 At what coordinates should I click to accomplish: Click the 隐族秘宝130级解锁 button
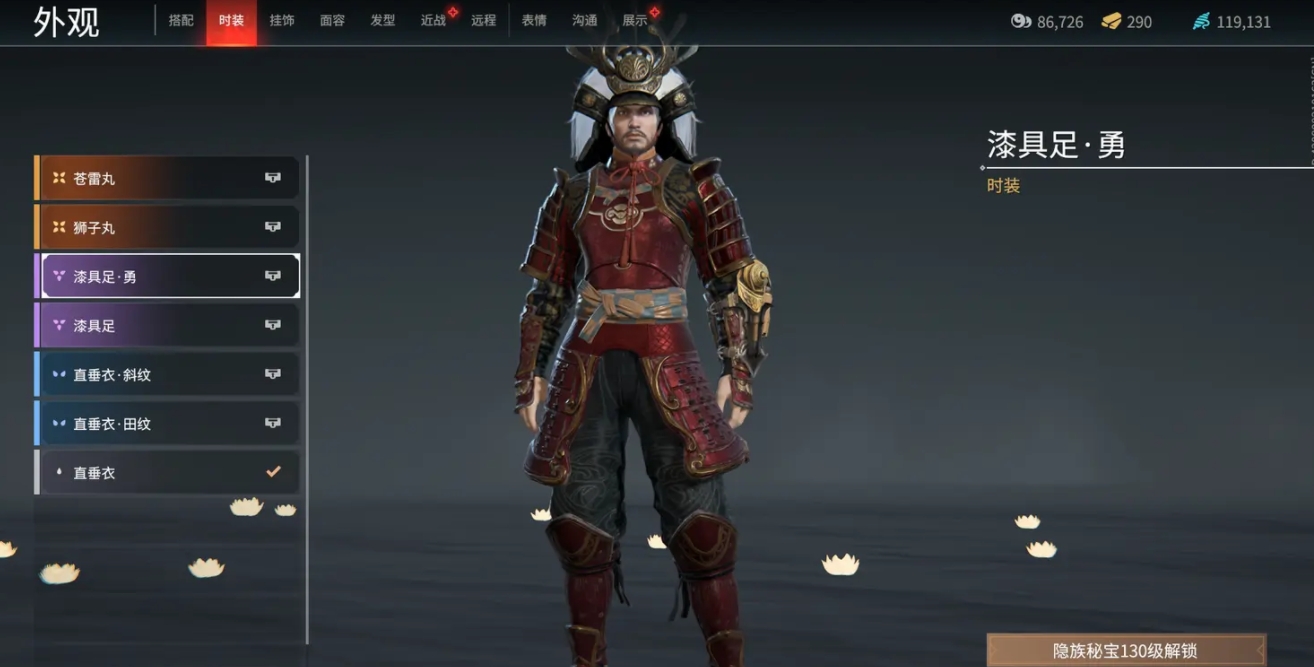[x=1125, y=650]
